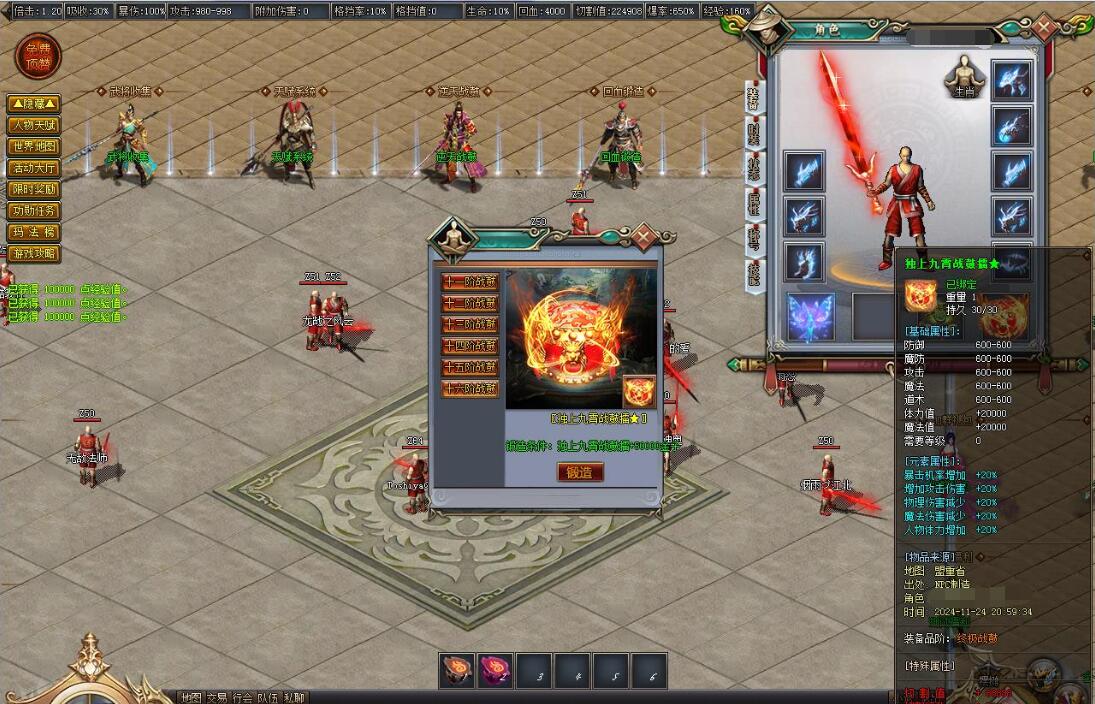Toggle the ▲隐藏▲ hide menu button
The image size is (1095, 704).
coord(34,104)
